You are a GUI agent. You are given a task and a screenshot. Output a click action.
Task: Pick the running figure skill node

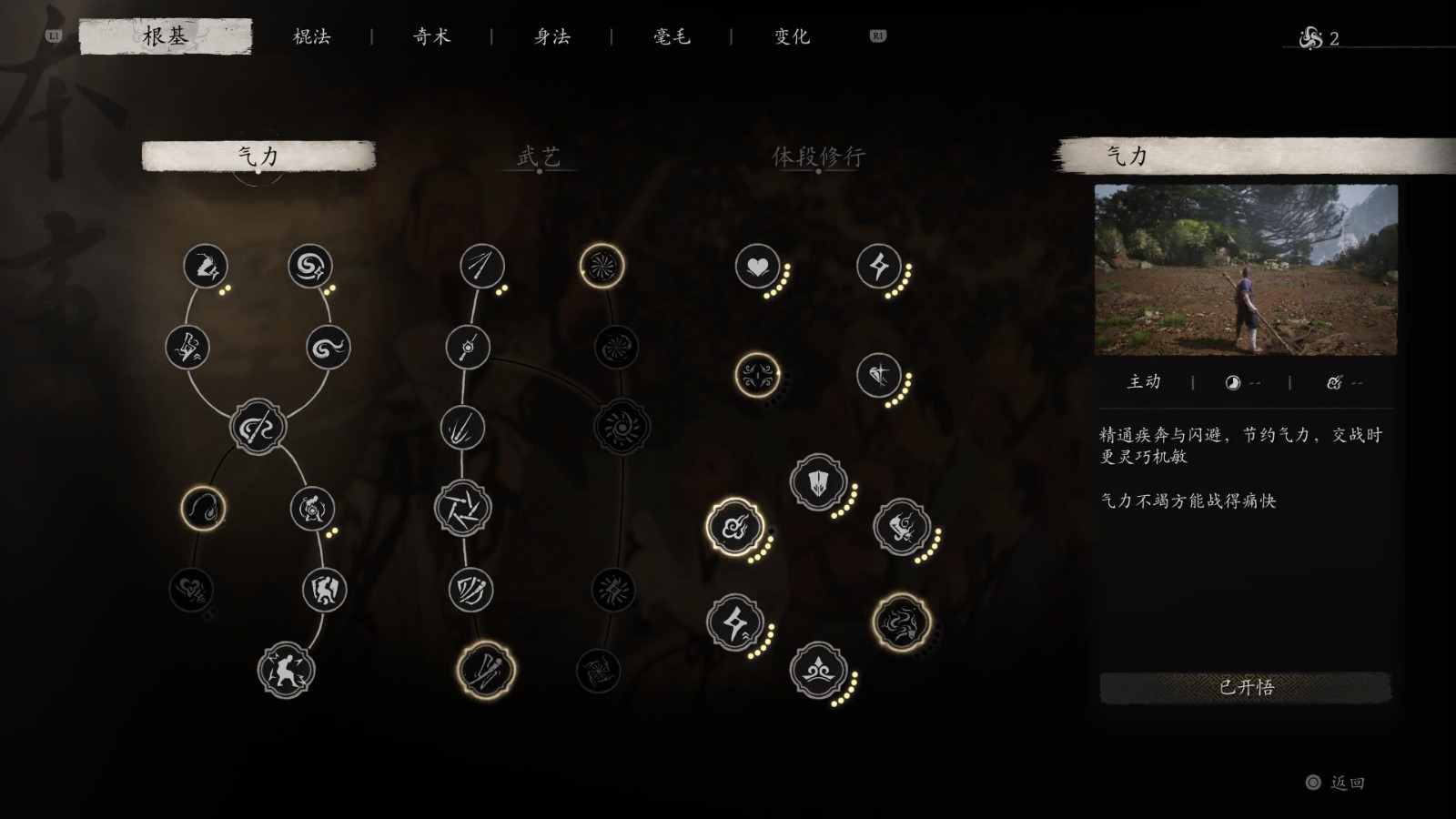(287, 671)
